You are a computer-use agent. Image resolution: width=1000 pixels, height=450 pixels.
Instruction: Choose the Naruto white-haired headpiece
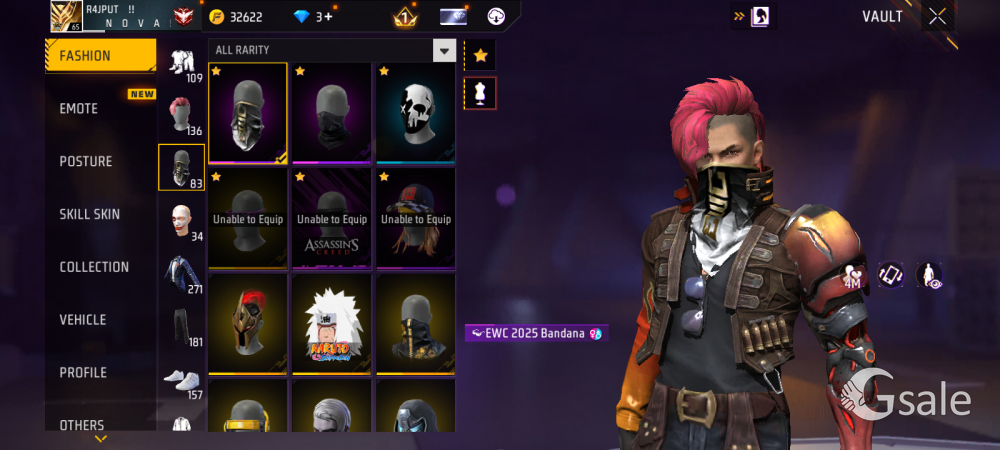(331, 322)
